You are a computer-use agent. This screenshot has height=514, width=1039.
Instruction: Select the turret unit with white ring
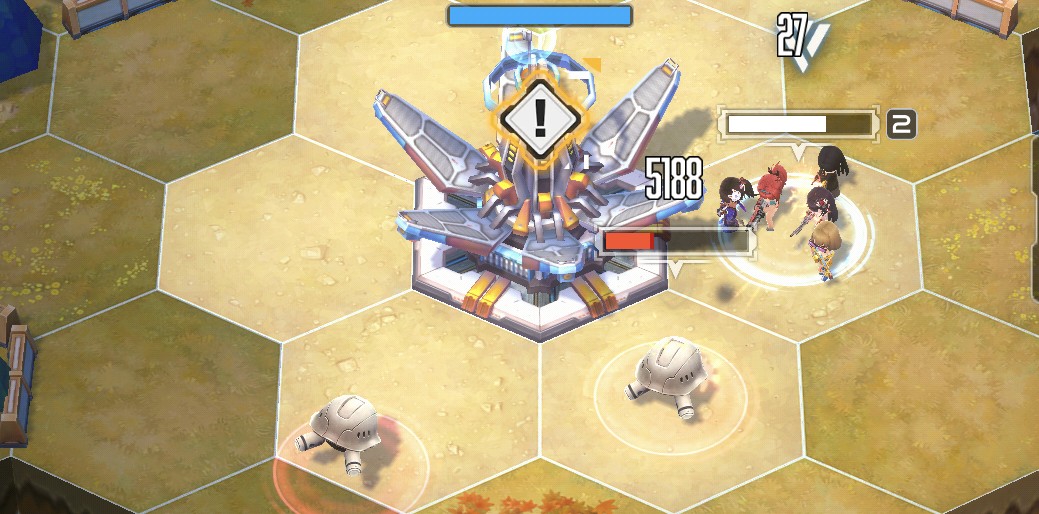coord(666,378)
